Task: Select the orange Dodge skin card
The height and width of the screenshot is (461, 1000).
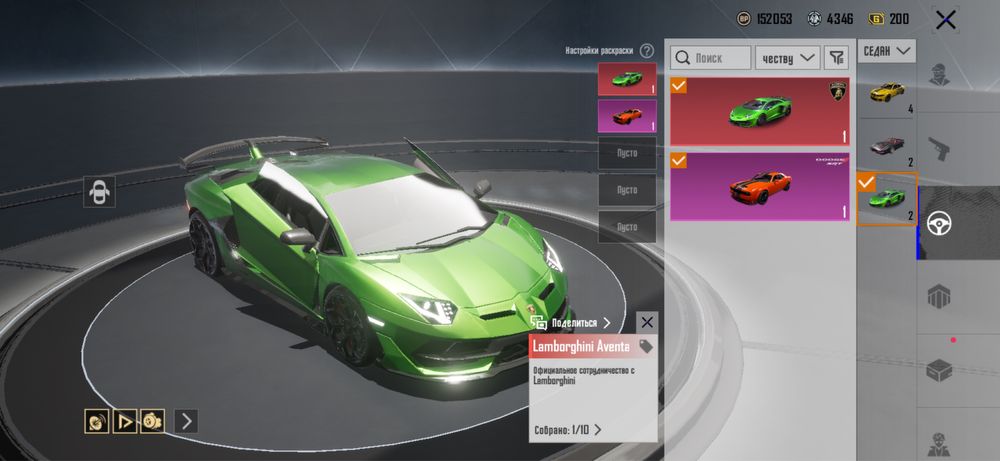Action: click(x=759, y=185)
